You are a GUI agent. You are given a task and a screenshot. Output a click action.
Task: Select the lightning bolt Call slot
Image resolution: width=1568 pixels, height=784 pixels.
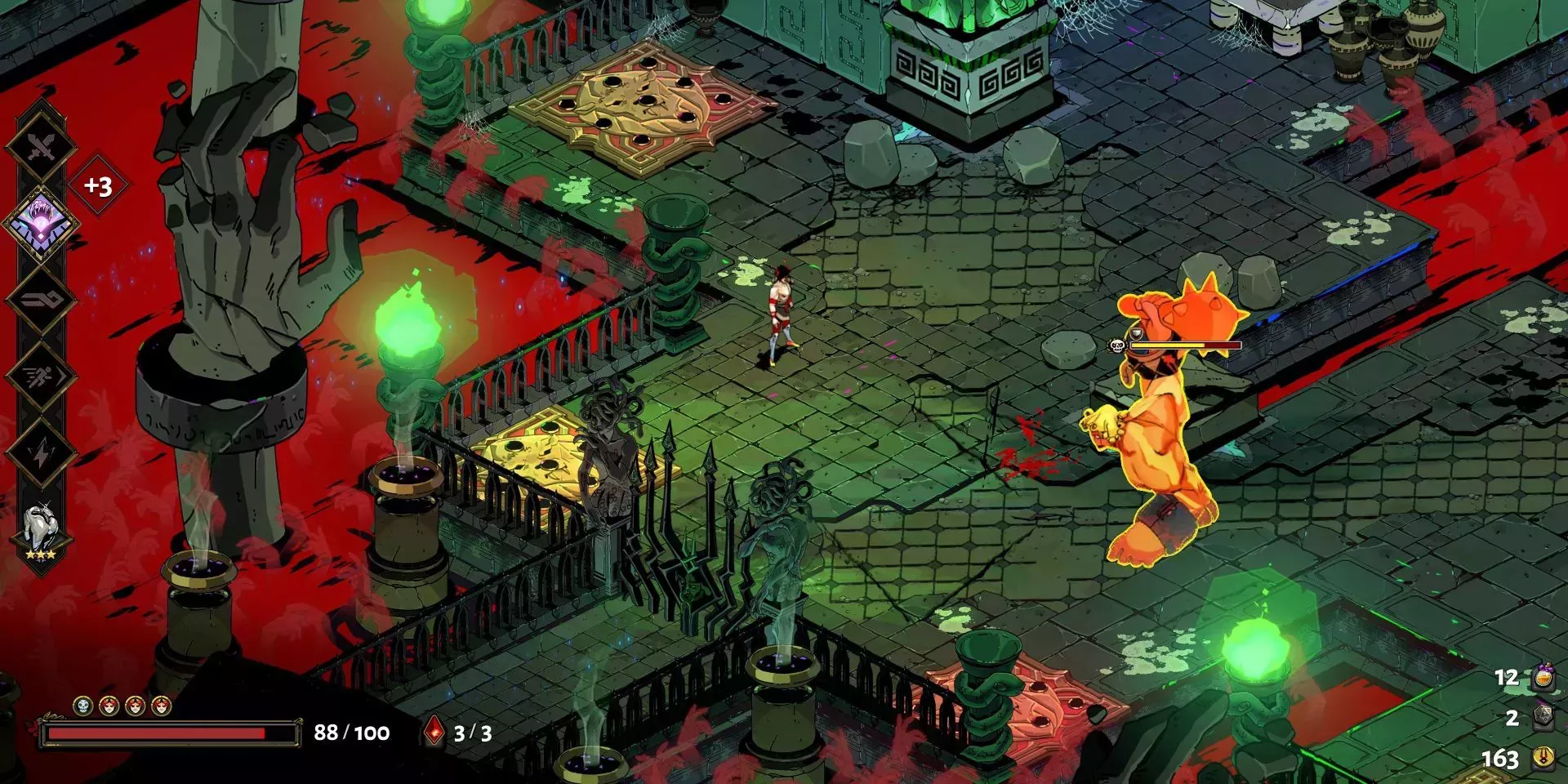coord(40,452)
